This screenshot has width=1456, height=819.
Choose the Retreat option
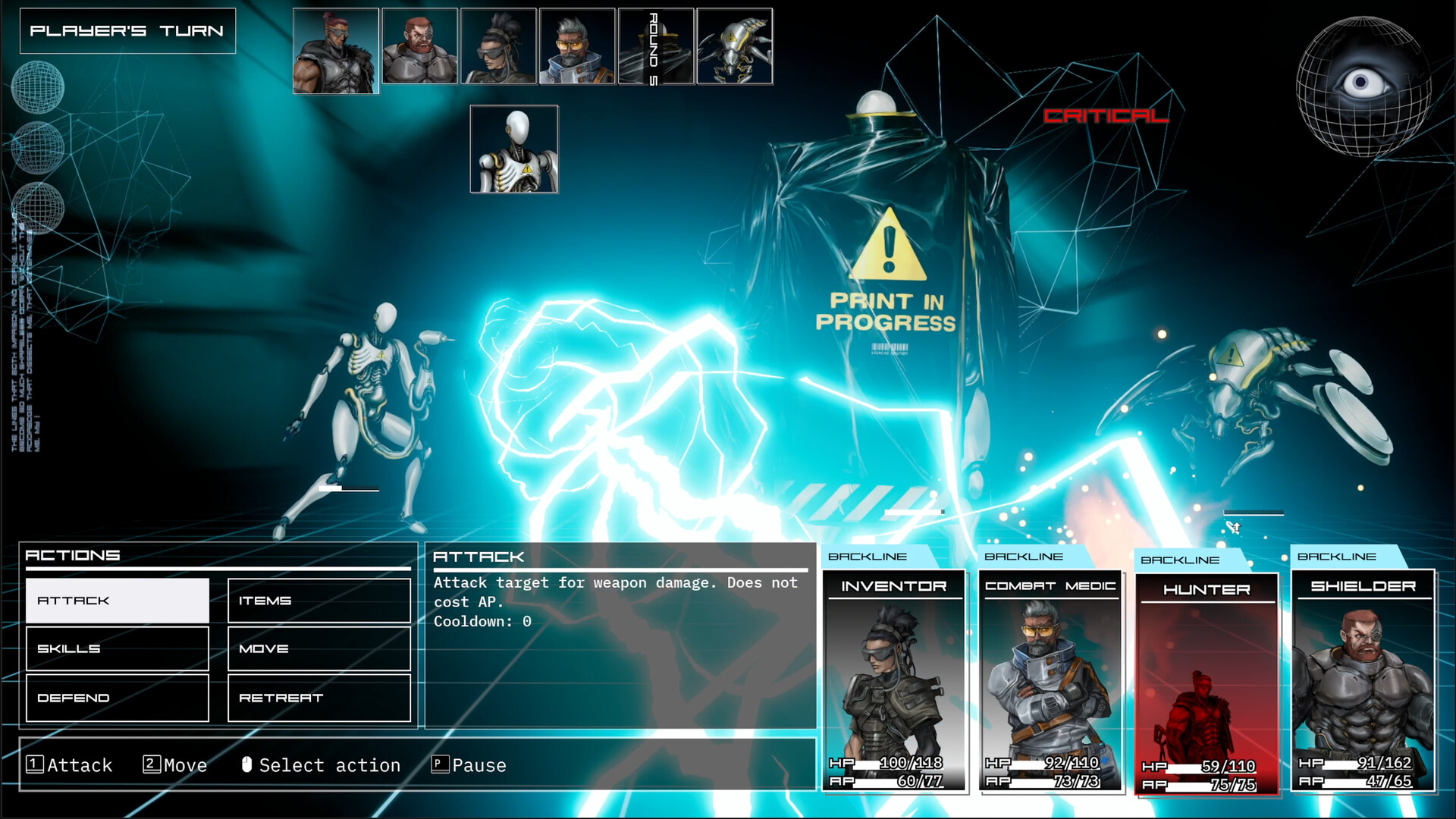(x=318, y=697)
